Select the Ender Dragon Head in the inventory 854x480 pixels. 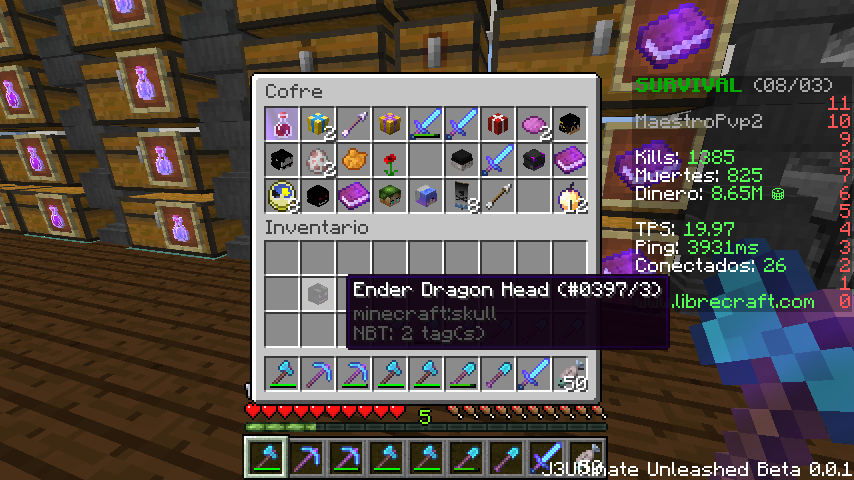319,292
